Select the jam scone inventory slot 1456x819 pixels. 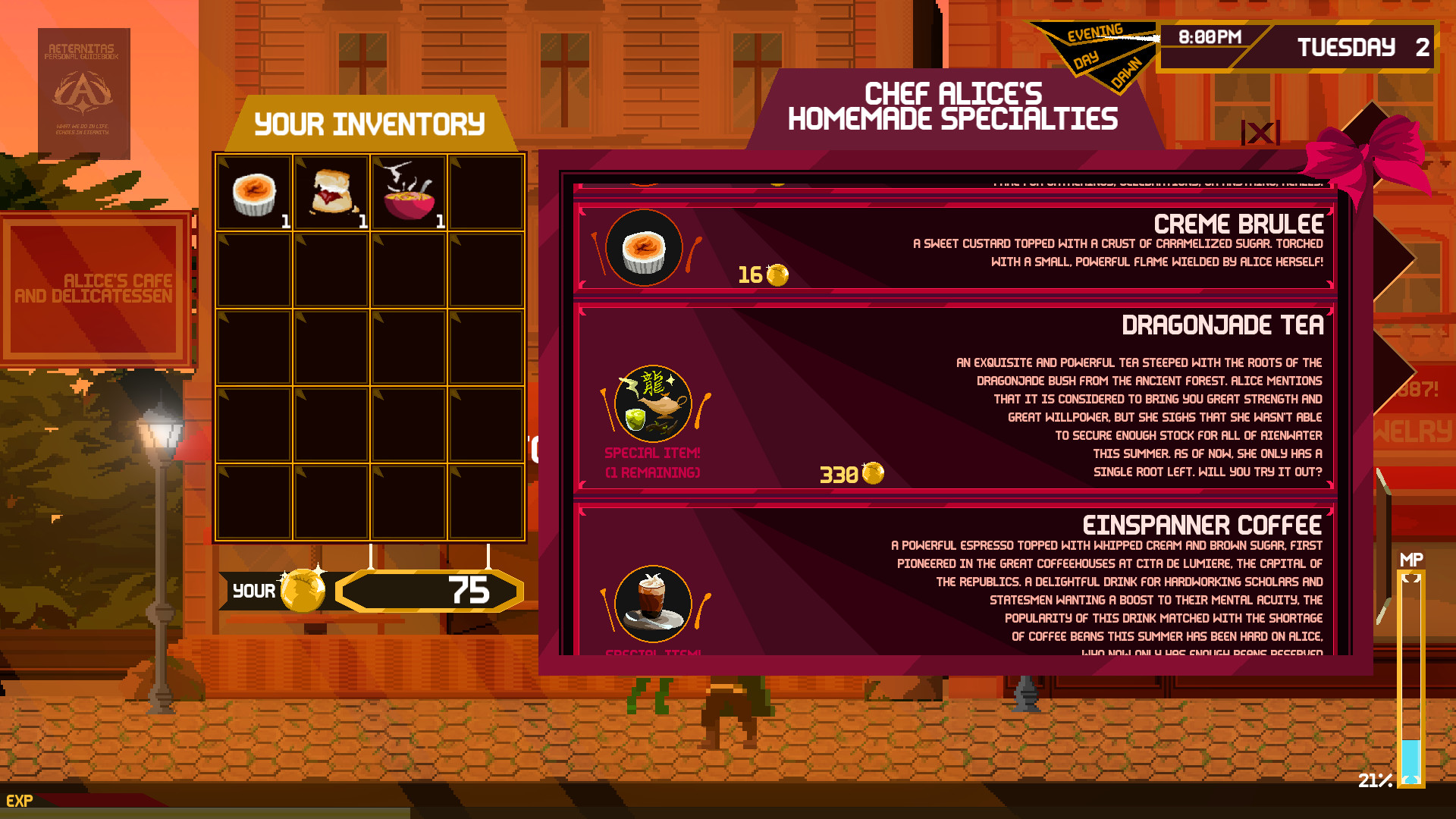click(332, 193)
